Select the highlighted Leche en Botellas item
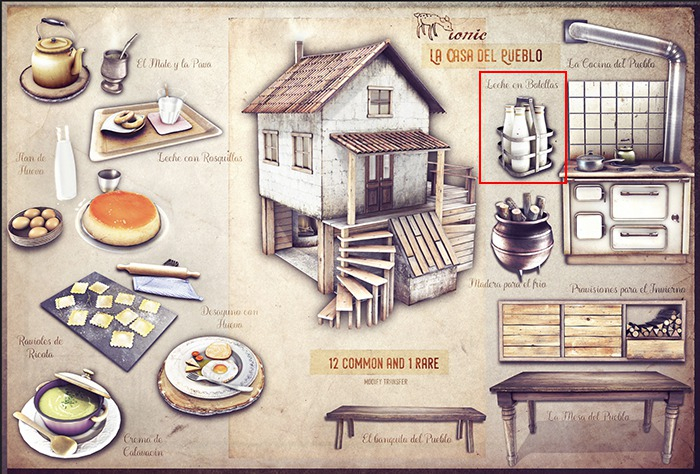Screen dimensions: 700x474 tap(523, 138)
